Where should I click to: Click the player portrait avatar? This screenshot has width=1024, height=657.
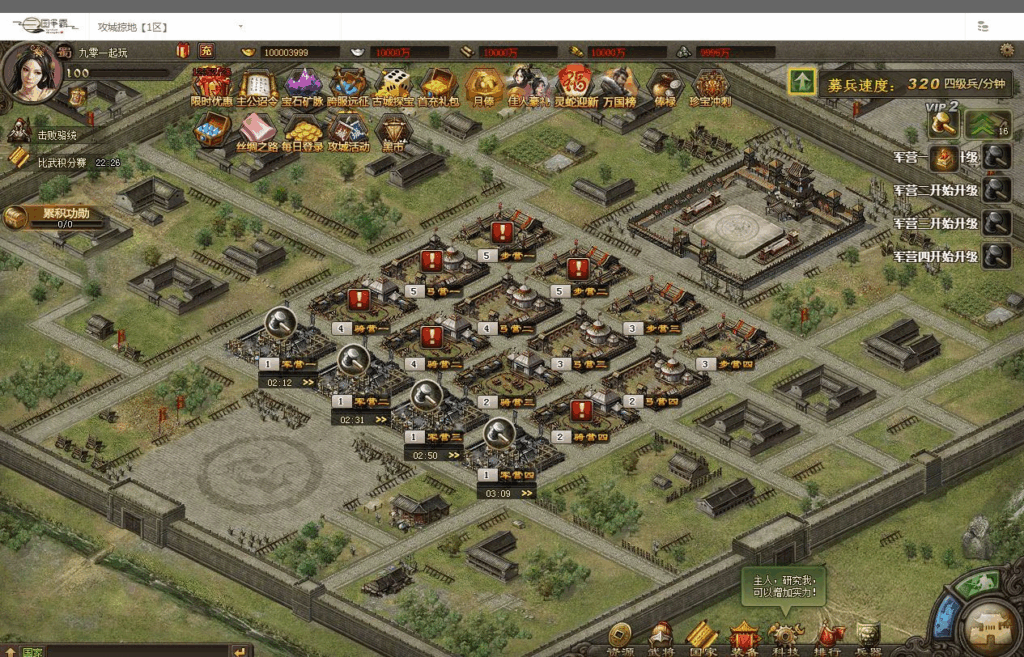point(29,73)
